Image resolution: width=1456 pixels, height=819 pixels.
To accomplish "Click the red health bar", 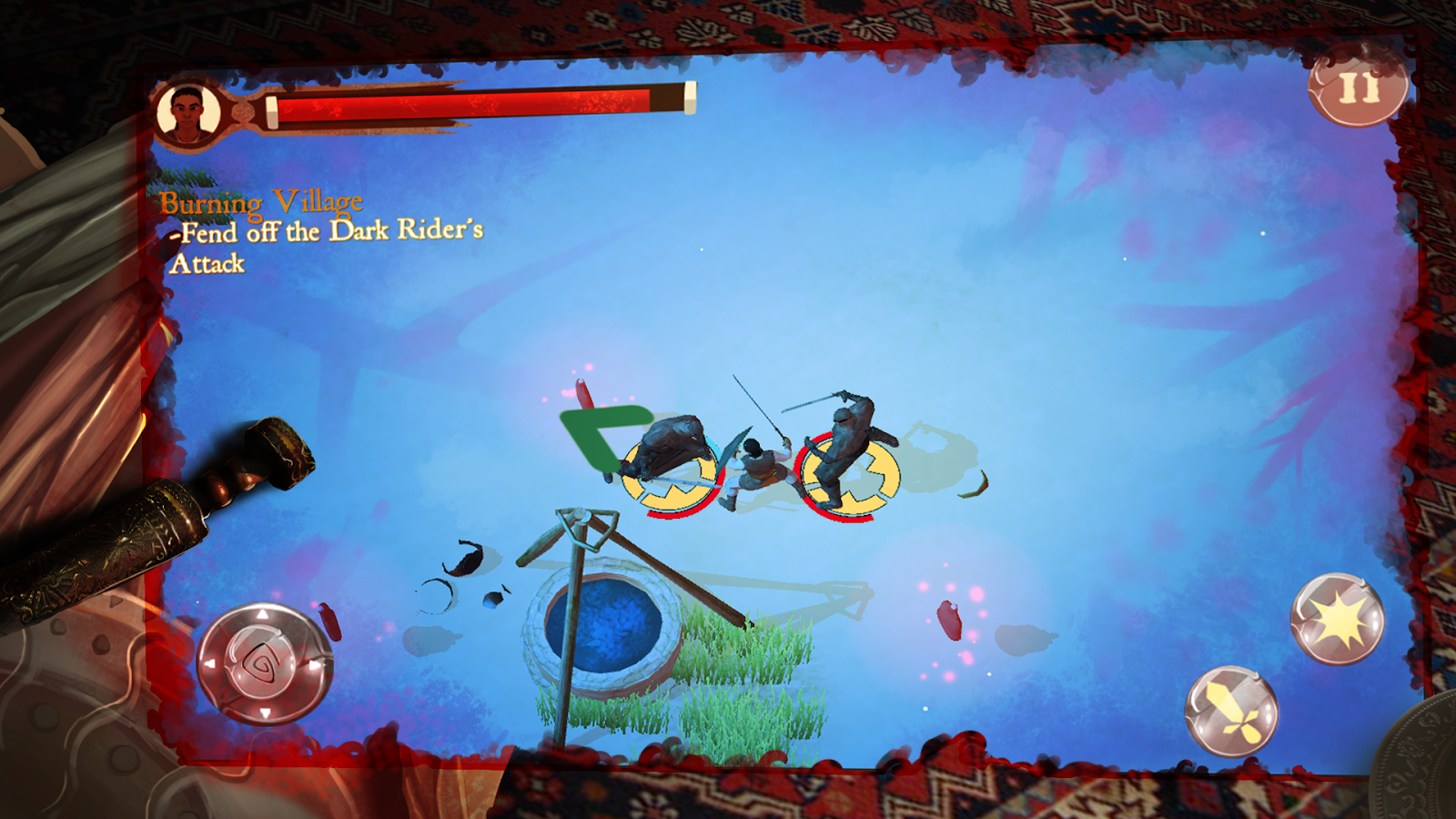I will pyautogui.click(x=473, y=105).
